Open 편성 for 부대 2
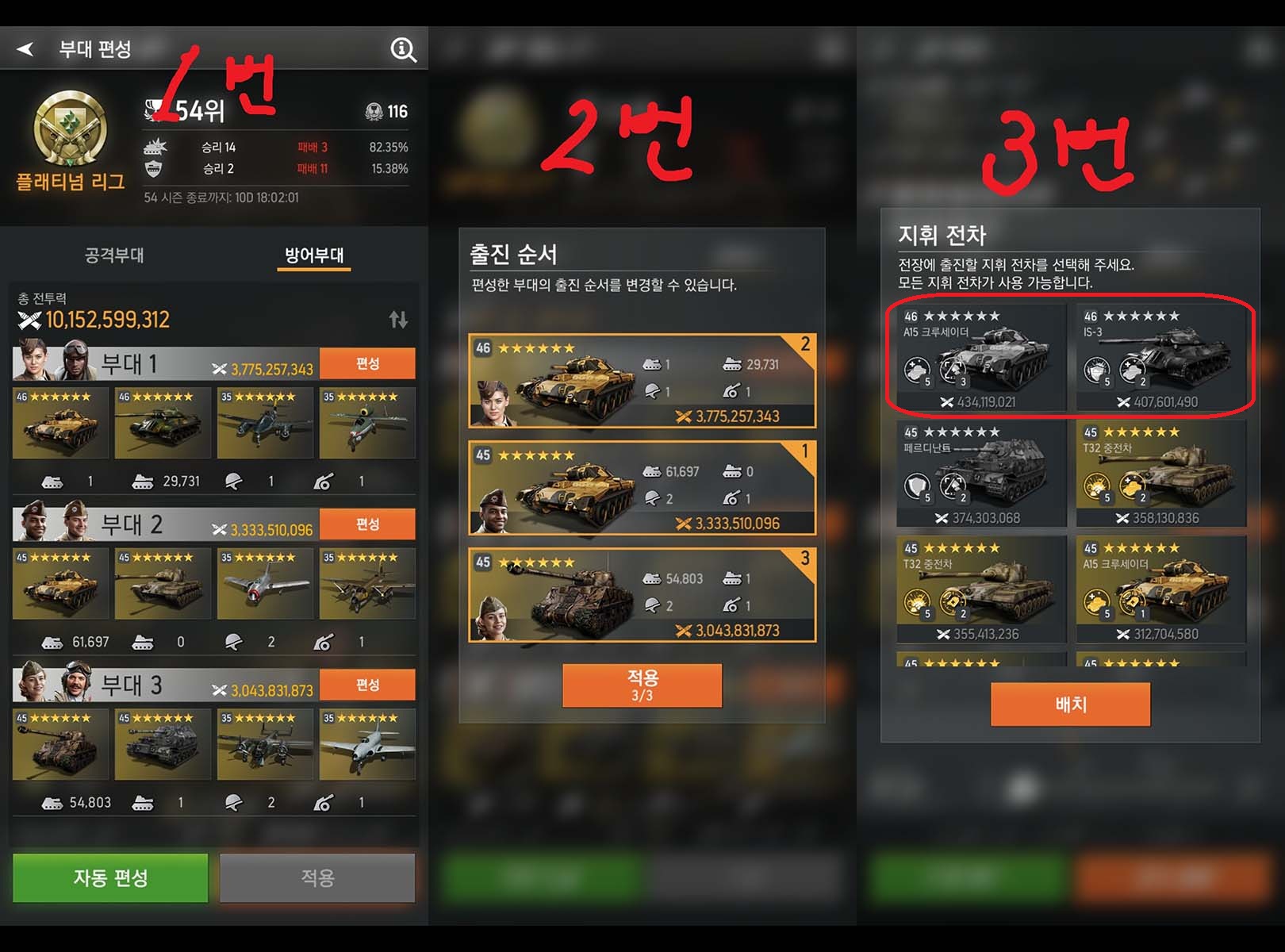The image size is (1285, 952). pyautogui.click(x=367, y=524)
